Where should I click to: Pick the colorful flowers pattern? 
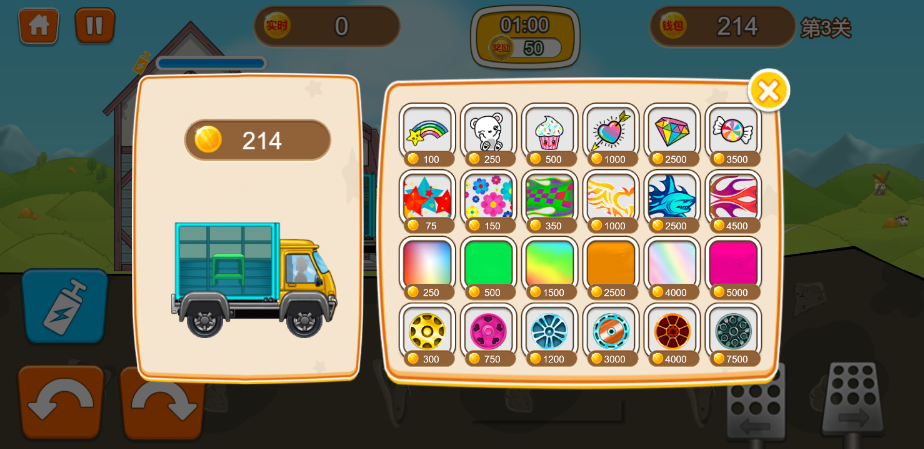(489, 197)
